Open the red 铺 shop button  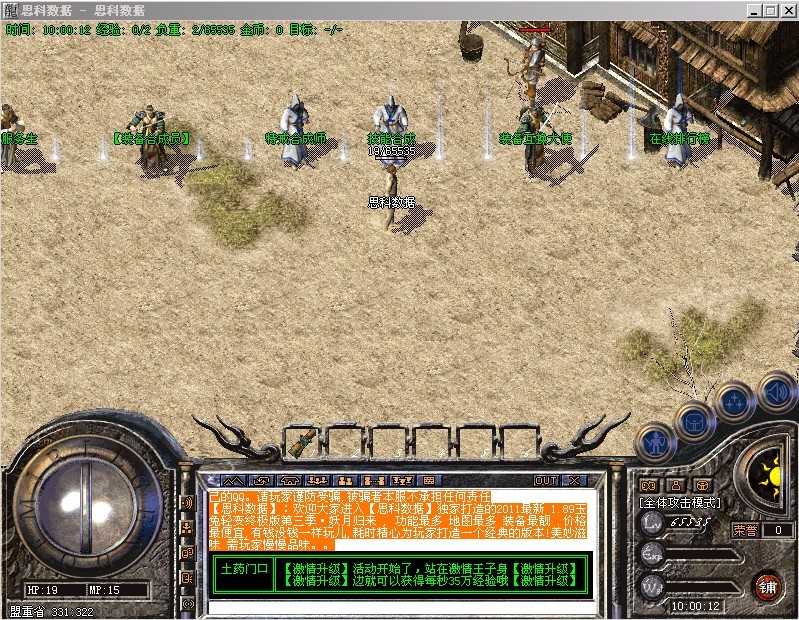[x=767, y=584]
